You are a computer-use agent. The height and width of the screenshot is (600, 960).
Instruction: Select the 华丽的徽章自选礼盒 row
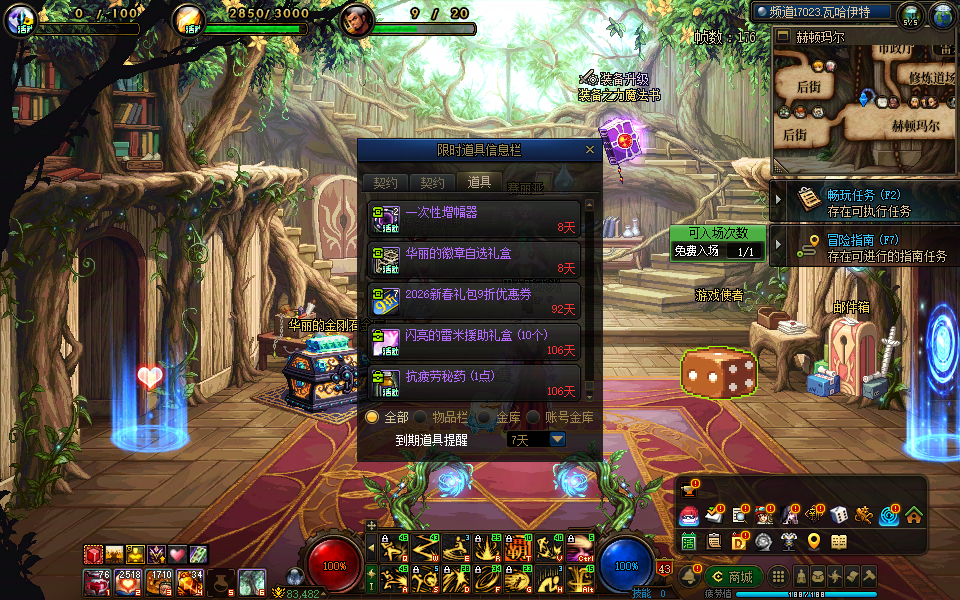[474, 261]
